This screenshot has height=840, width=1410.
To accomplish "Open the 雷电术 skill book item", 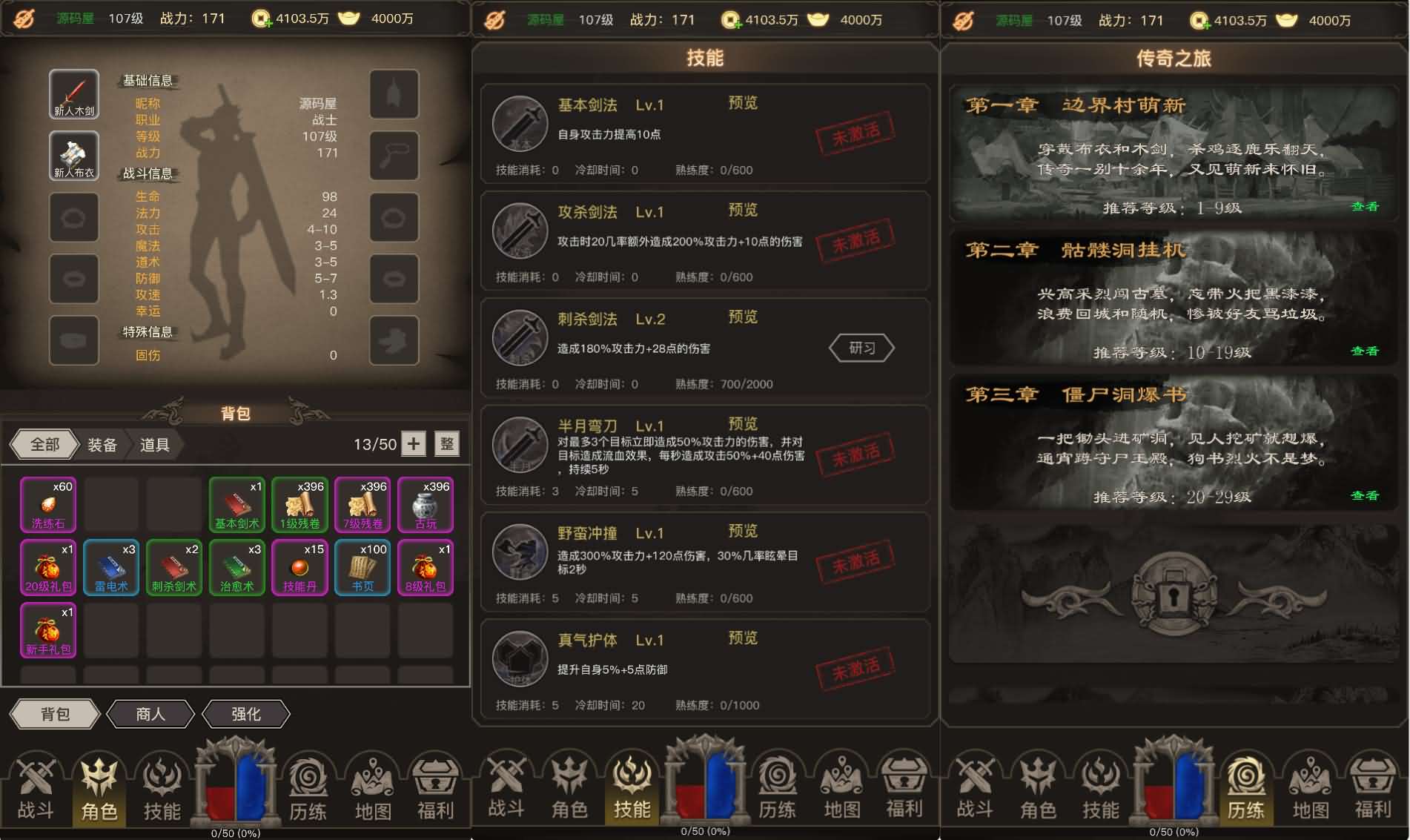I will click(110, 568).
